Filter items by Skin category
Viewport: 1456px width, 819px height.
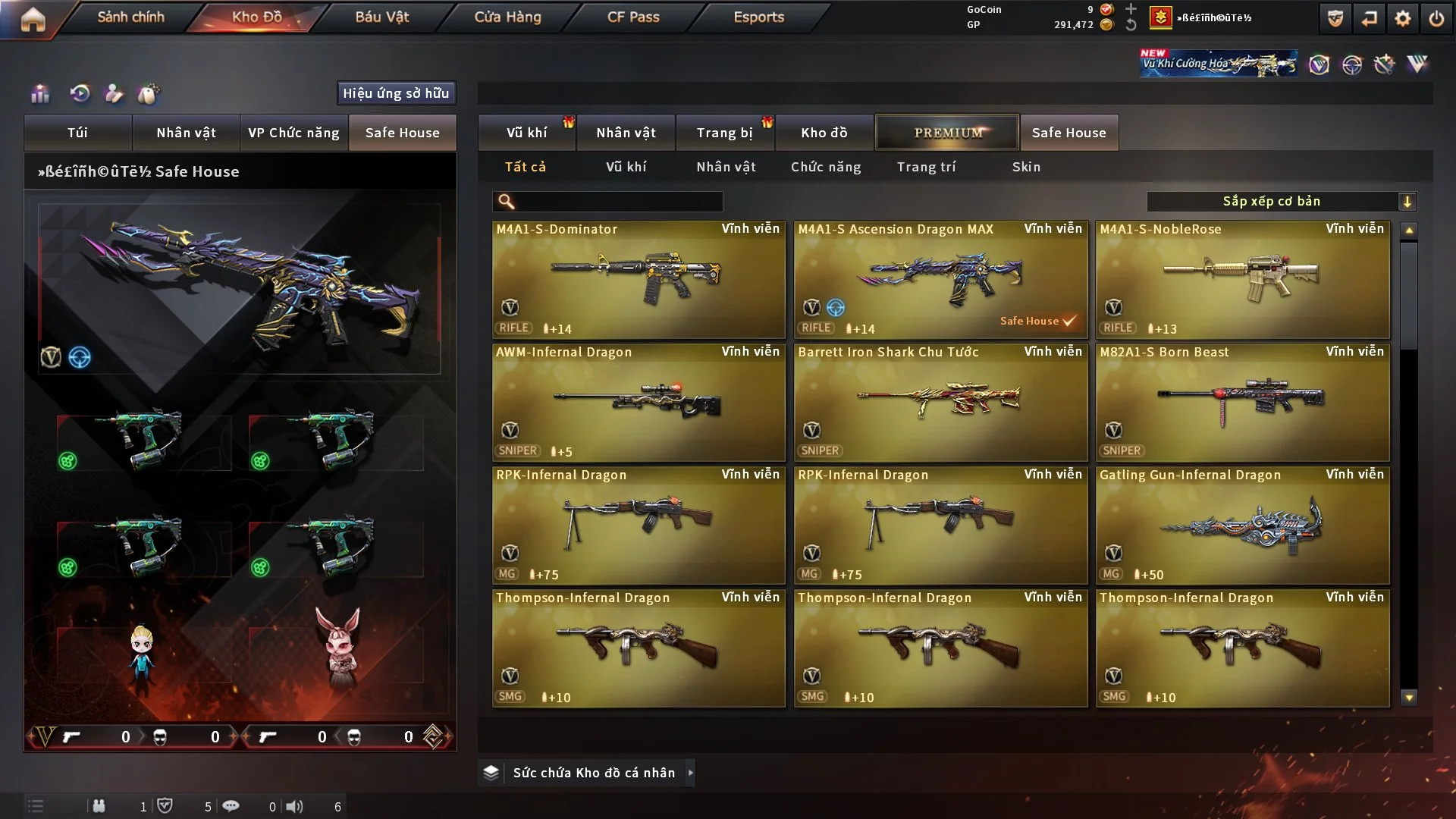(x=1026, y=167)
